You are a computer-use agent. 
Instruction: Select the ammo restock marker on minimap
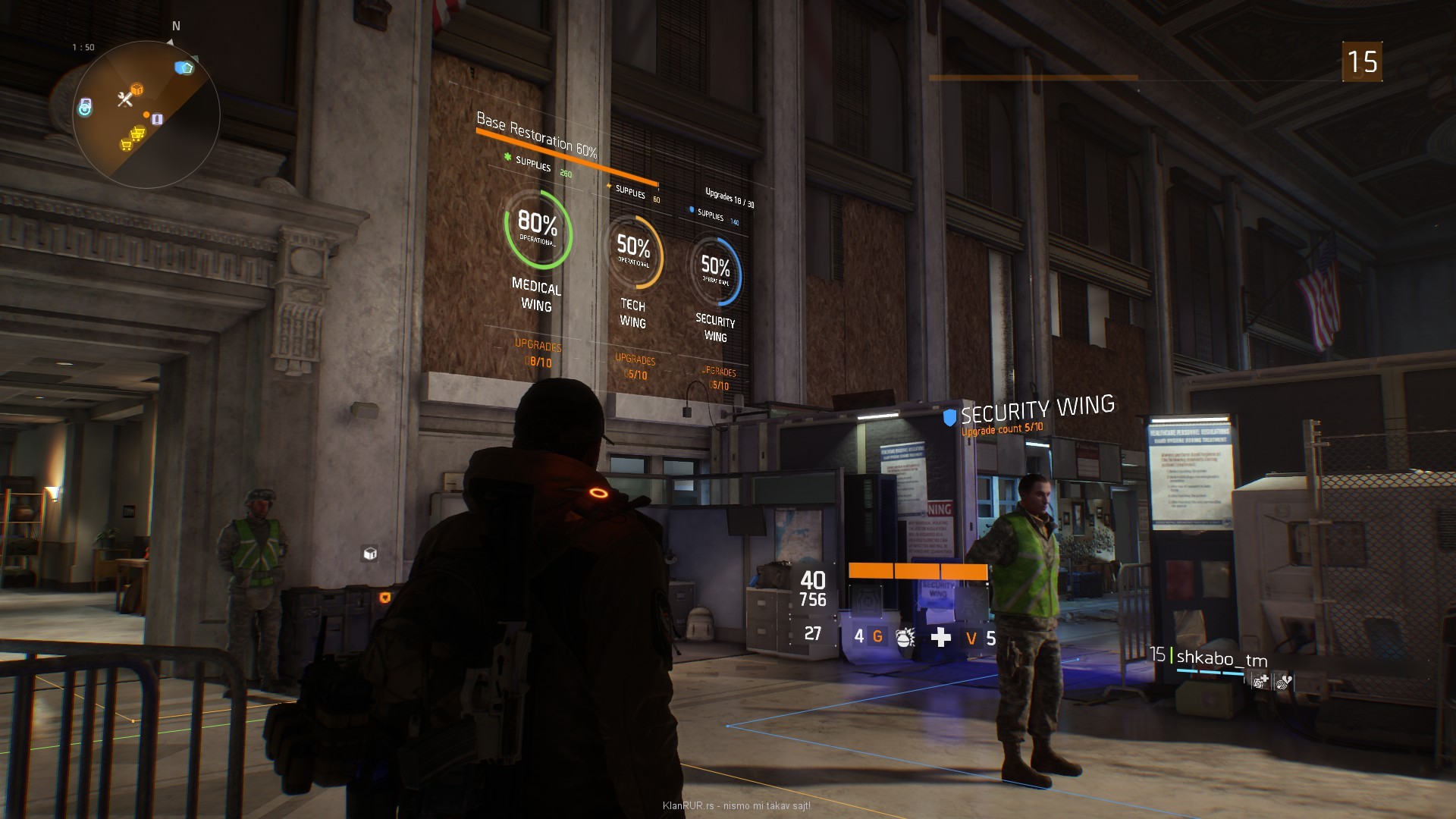pos(157,119)
